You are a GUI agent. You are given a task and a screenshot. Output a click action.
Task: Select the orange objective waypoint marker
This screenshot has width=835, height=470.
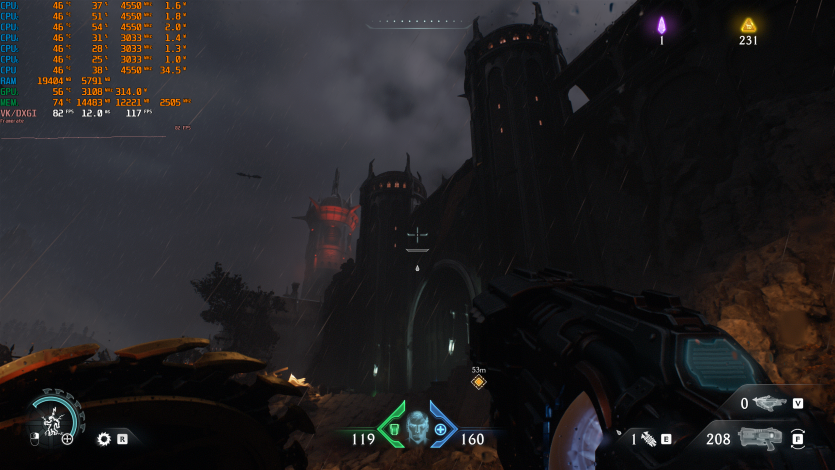[x=478, y=381]
